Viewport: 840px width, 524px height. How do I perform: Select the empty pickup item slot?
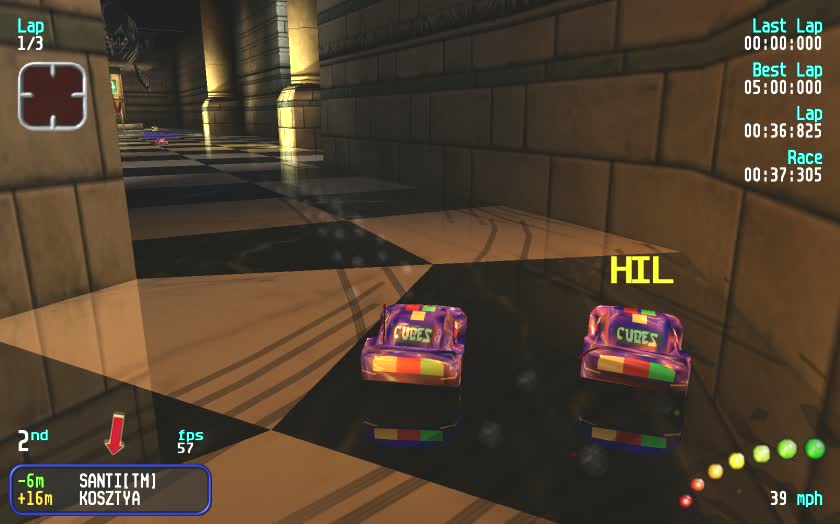click(x=52, y=95)
